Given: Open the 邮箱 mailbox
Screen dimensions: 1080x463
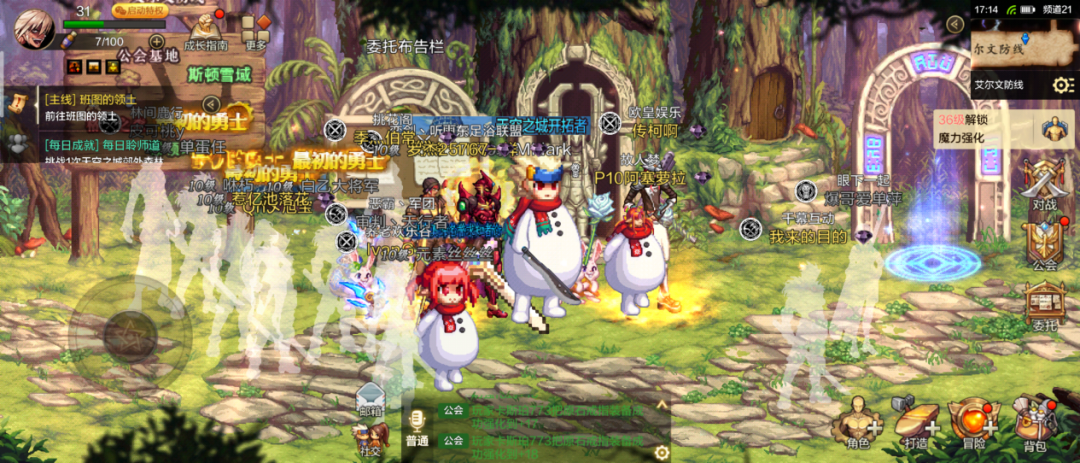Looking at the screenshot, I should (x=371, y=399).
